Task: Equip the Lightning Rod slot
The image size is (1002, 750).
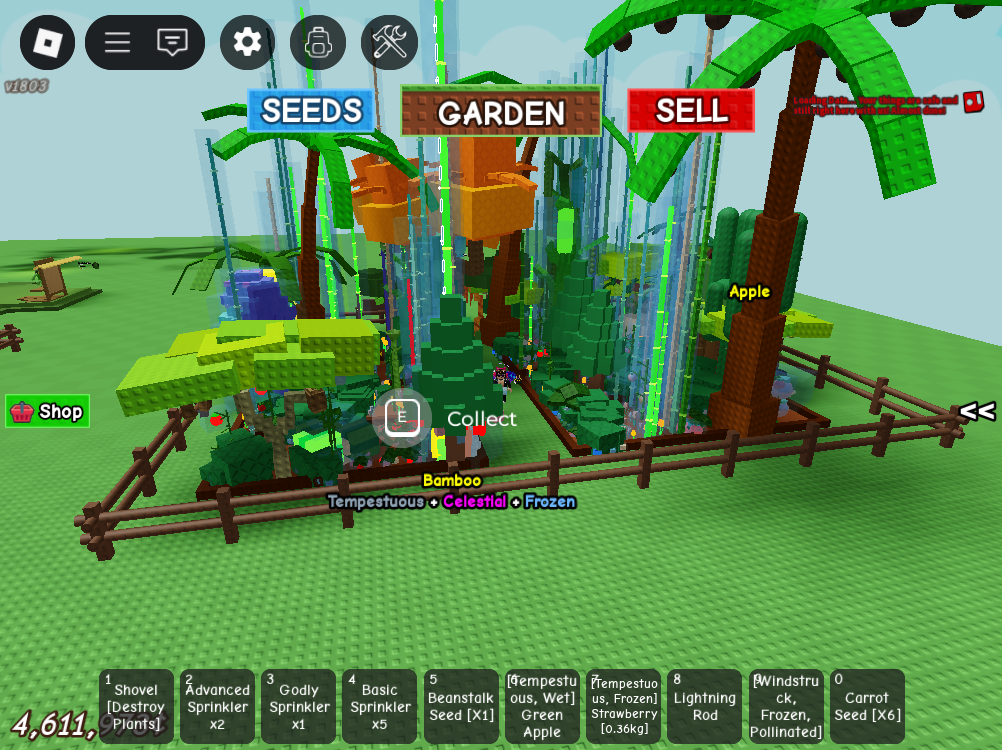Action: (x=704, y=706)
